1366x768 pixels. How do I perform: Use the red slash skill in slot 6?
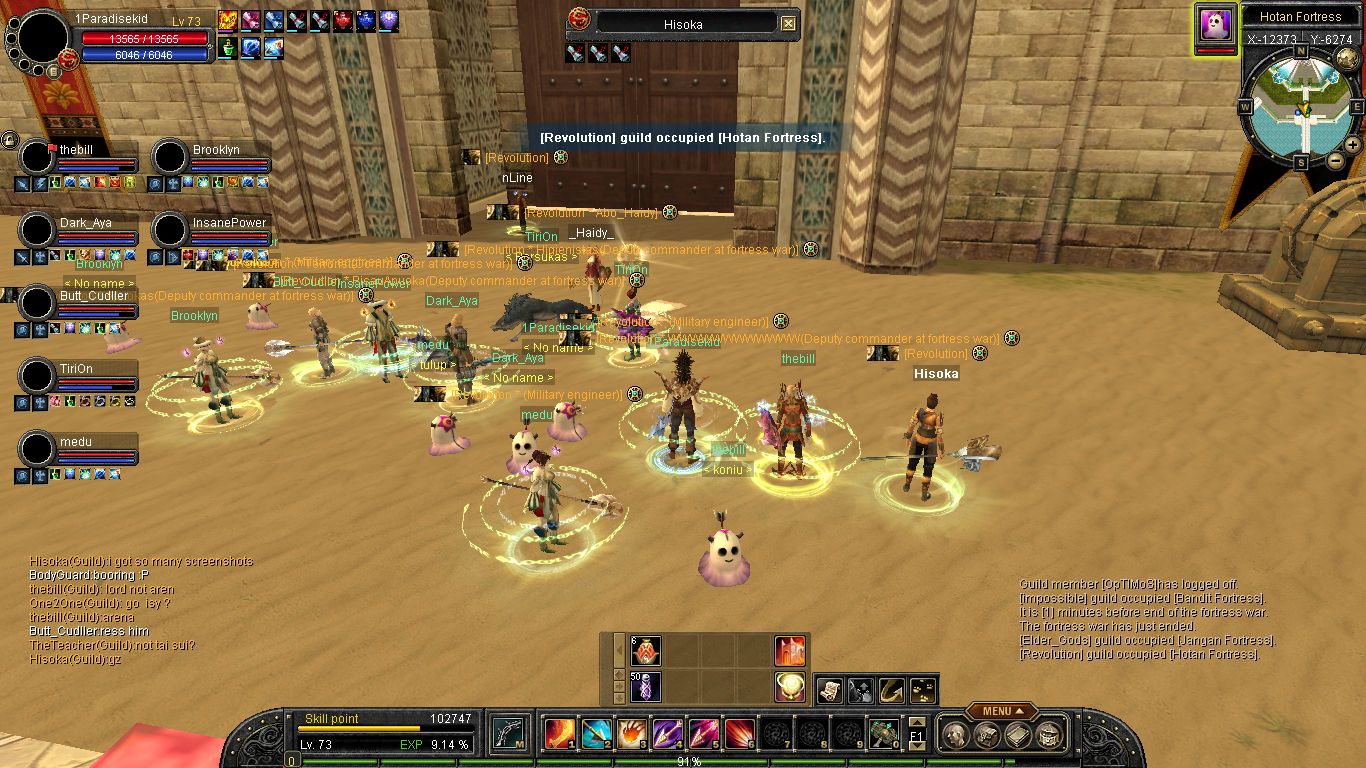point(739,735)
